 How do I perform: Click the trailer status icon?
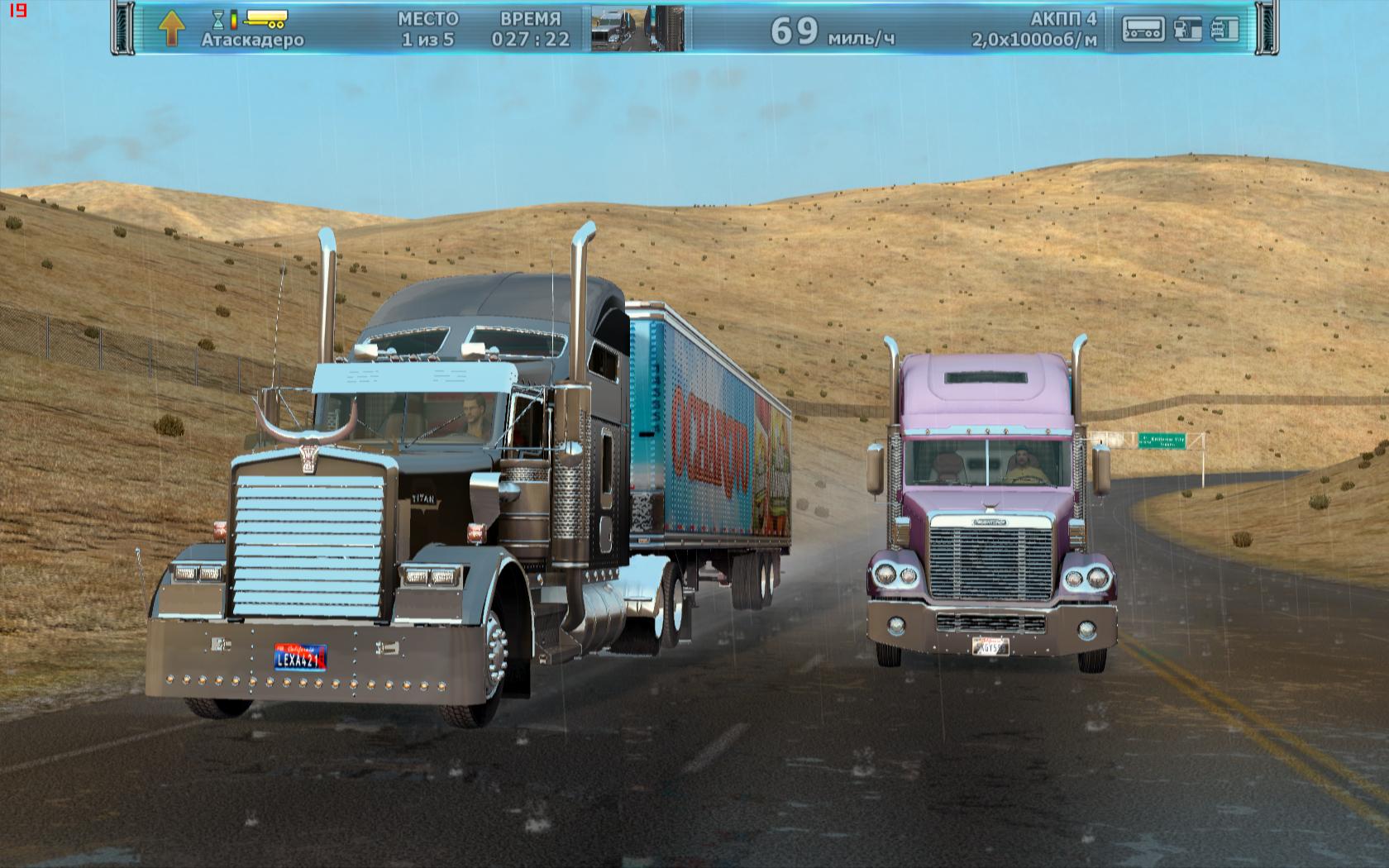point(1143,29)
